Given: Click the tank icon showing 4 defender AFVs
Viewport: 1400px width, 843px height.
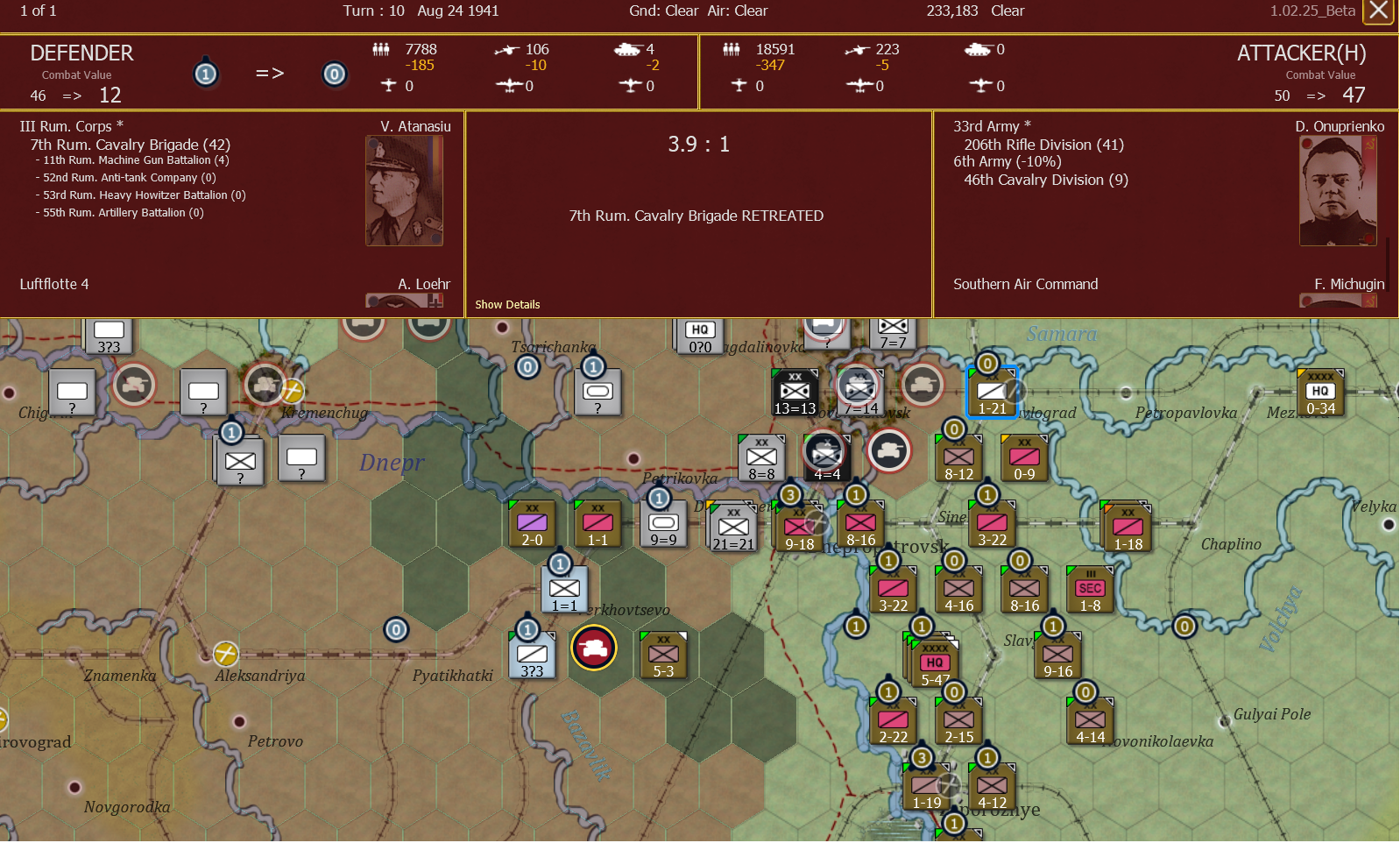Looking at the screenshot, I should (628, 50).
